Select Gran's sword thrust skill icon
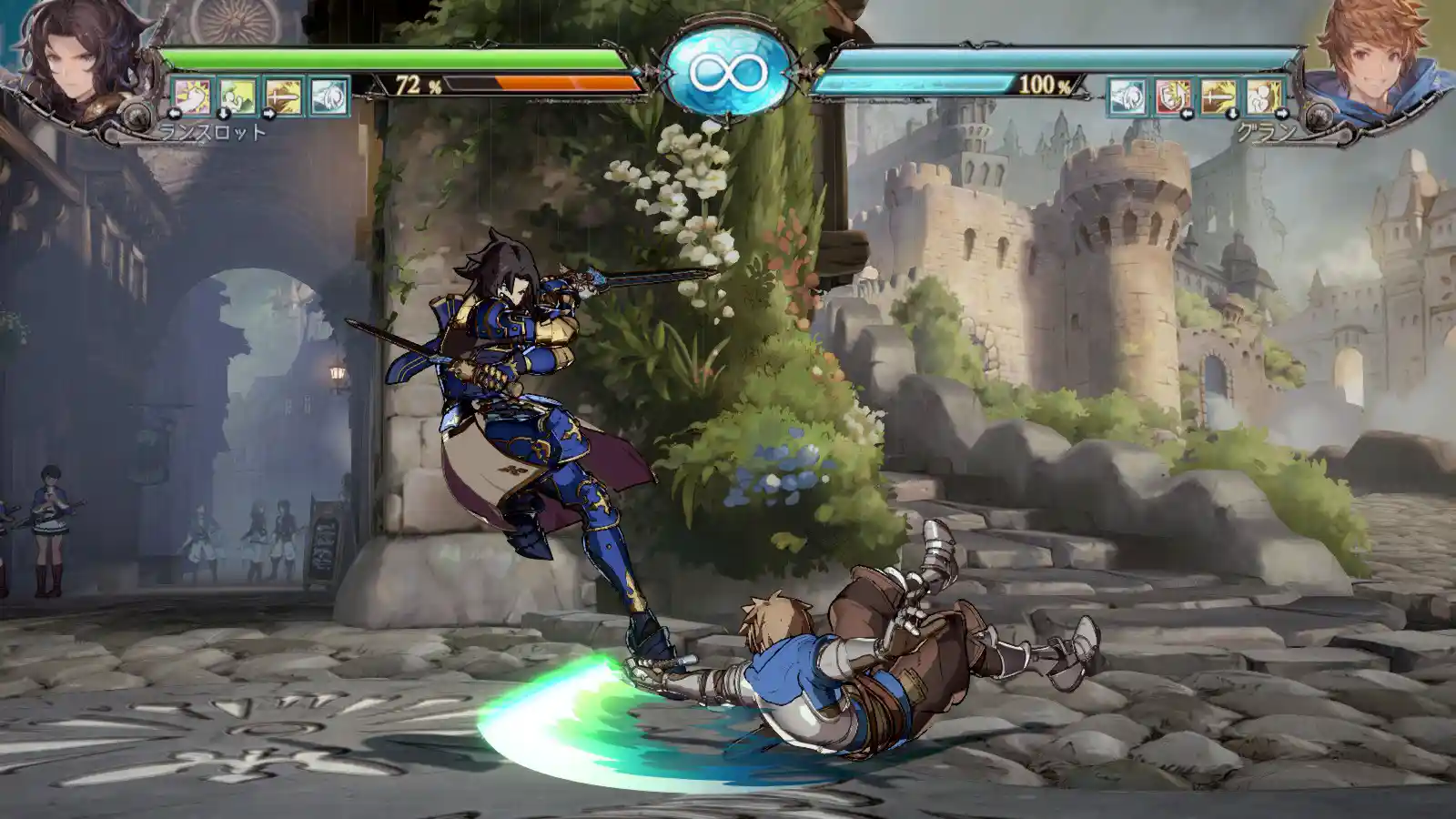The width and height of the screenshot is (1456, 819). click(x=1218, y=96)
